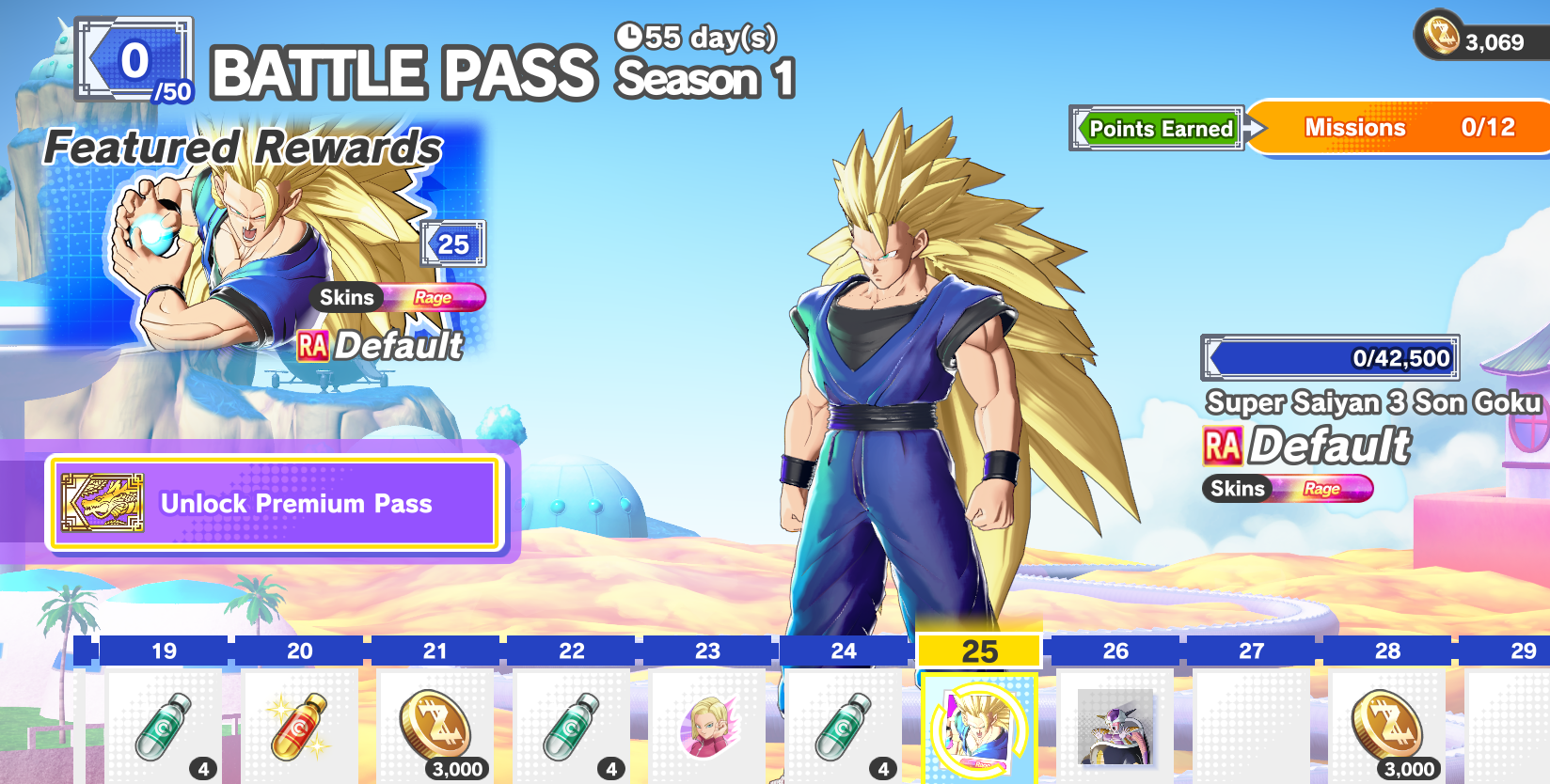Viewport: 1550px width, 784px height.
Task: Select the tier 19 green capsule reward
Action: (x=164, y=726)
